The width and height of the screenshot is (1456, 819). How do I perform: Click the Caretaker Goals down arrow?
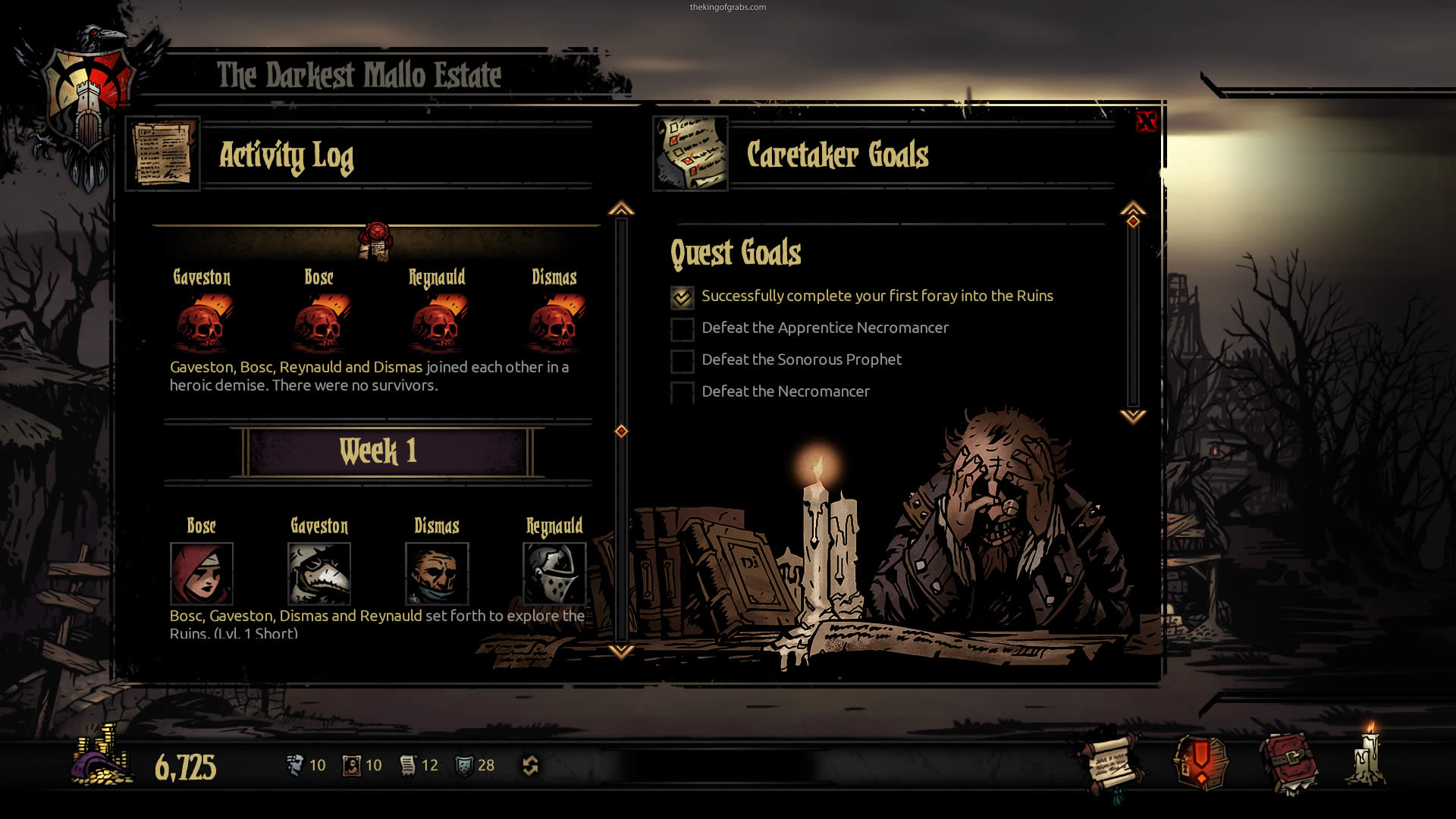pos(1133,416)
